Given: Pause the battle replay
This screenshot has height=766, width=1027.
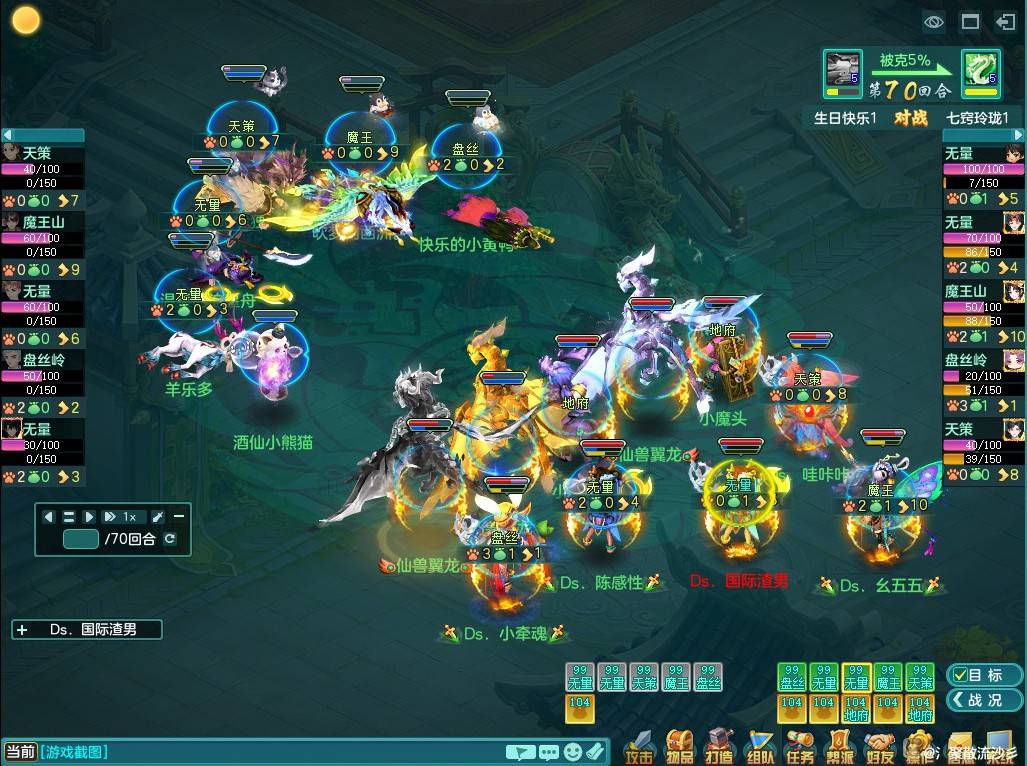Looking at the screenshot, I should [x=69, y=517].
